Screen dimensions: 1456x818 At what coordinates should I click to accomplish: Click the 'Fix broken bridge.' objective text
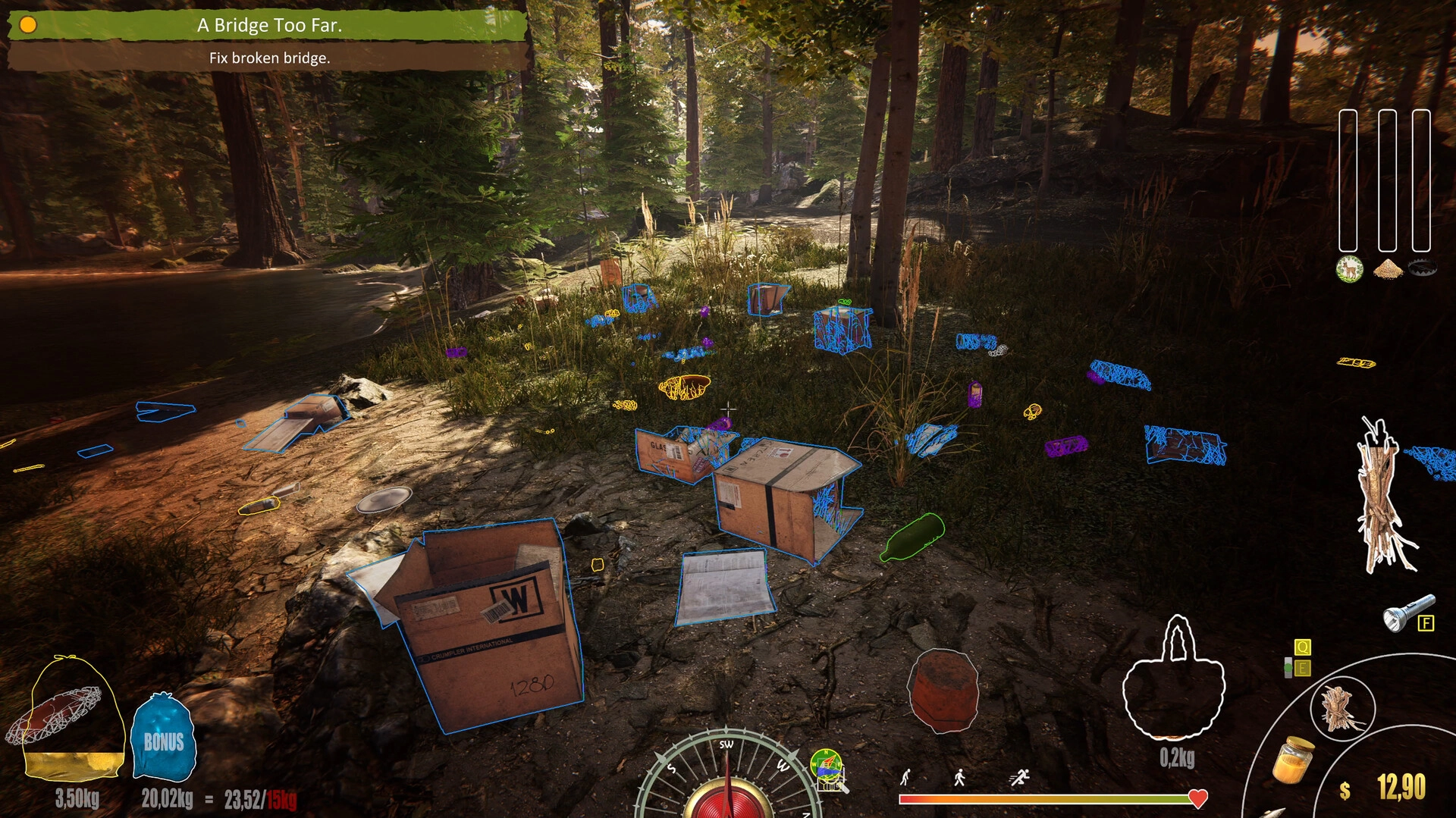point(269,56)
